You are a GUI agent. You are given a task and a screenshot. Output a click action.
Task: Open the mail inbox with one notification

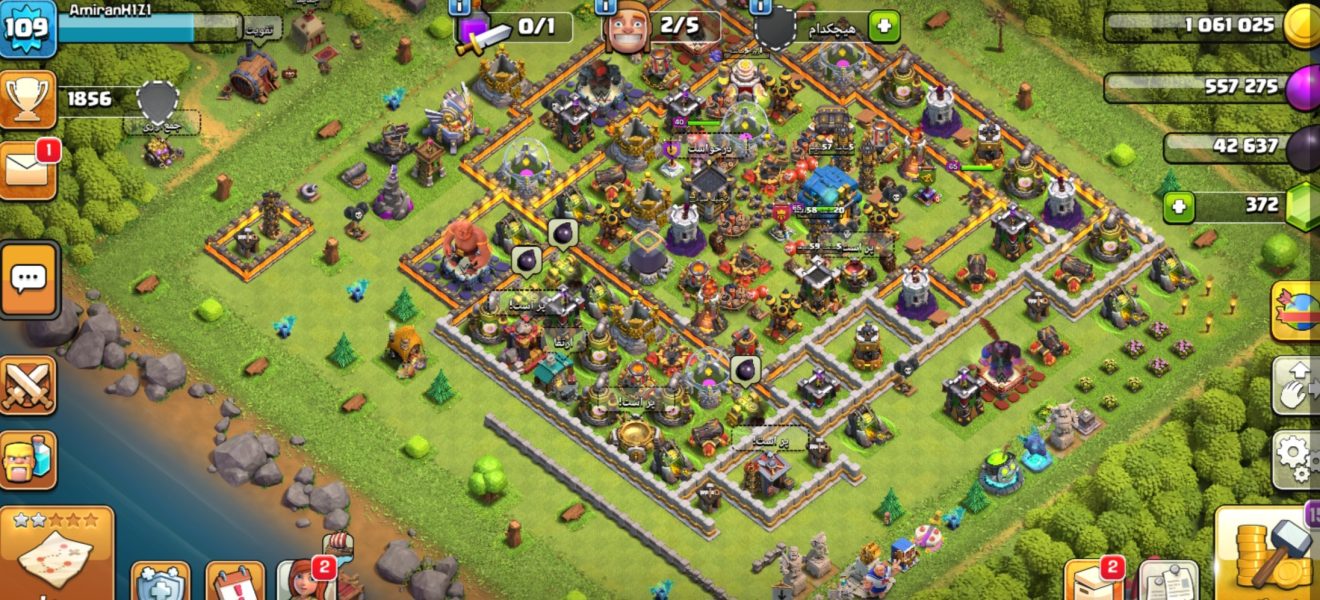click(29, 166)
